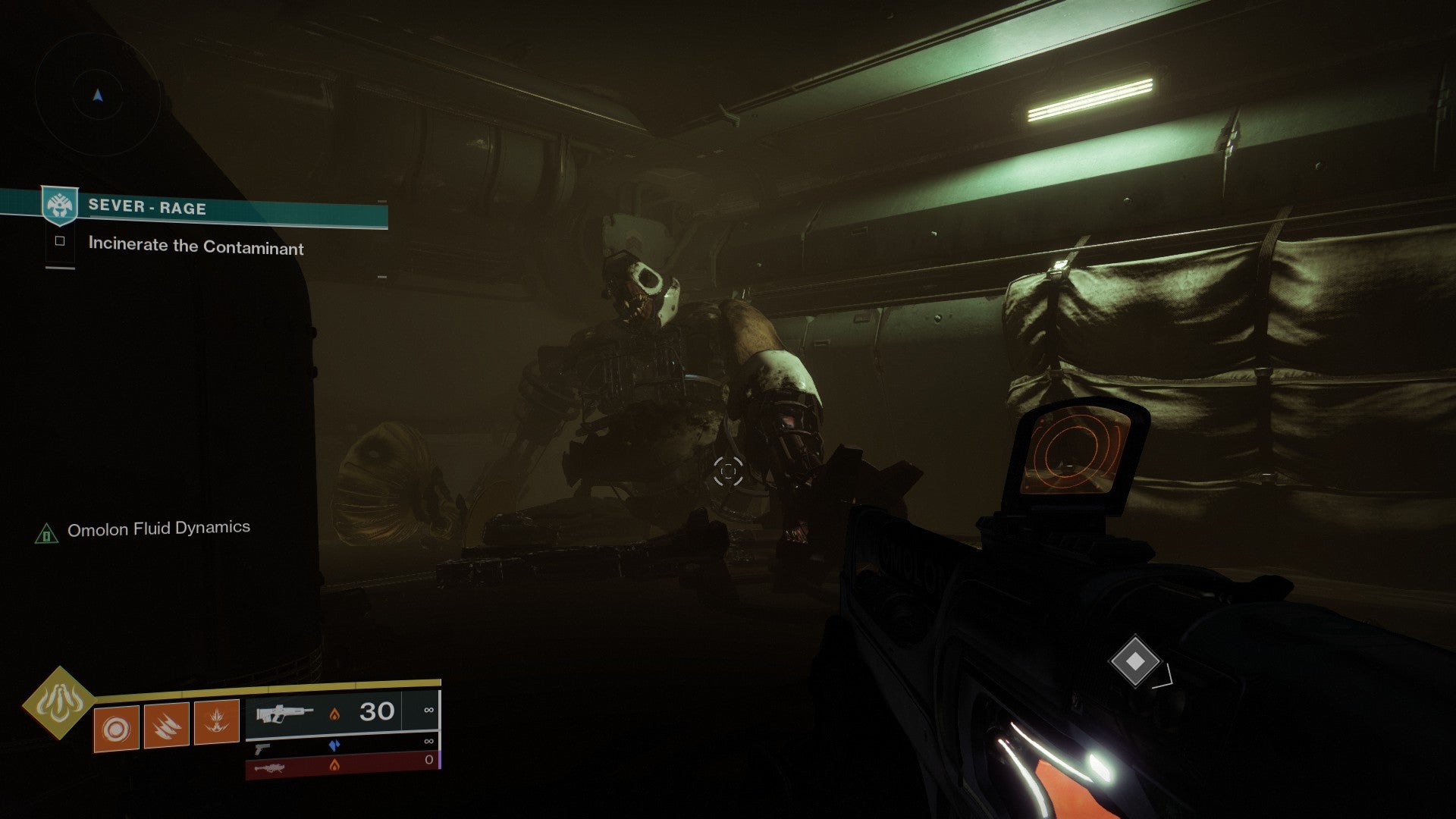The image size is (1456, 819).
Task: Activate the golden Super ability diamond
Action: pyautogui.click(x=58, y=702)
